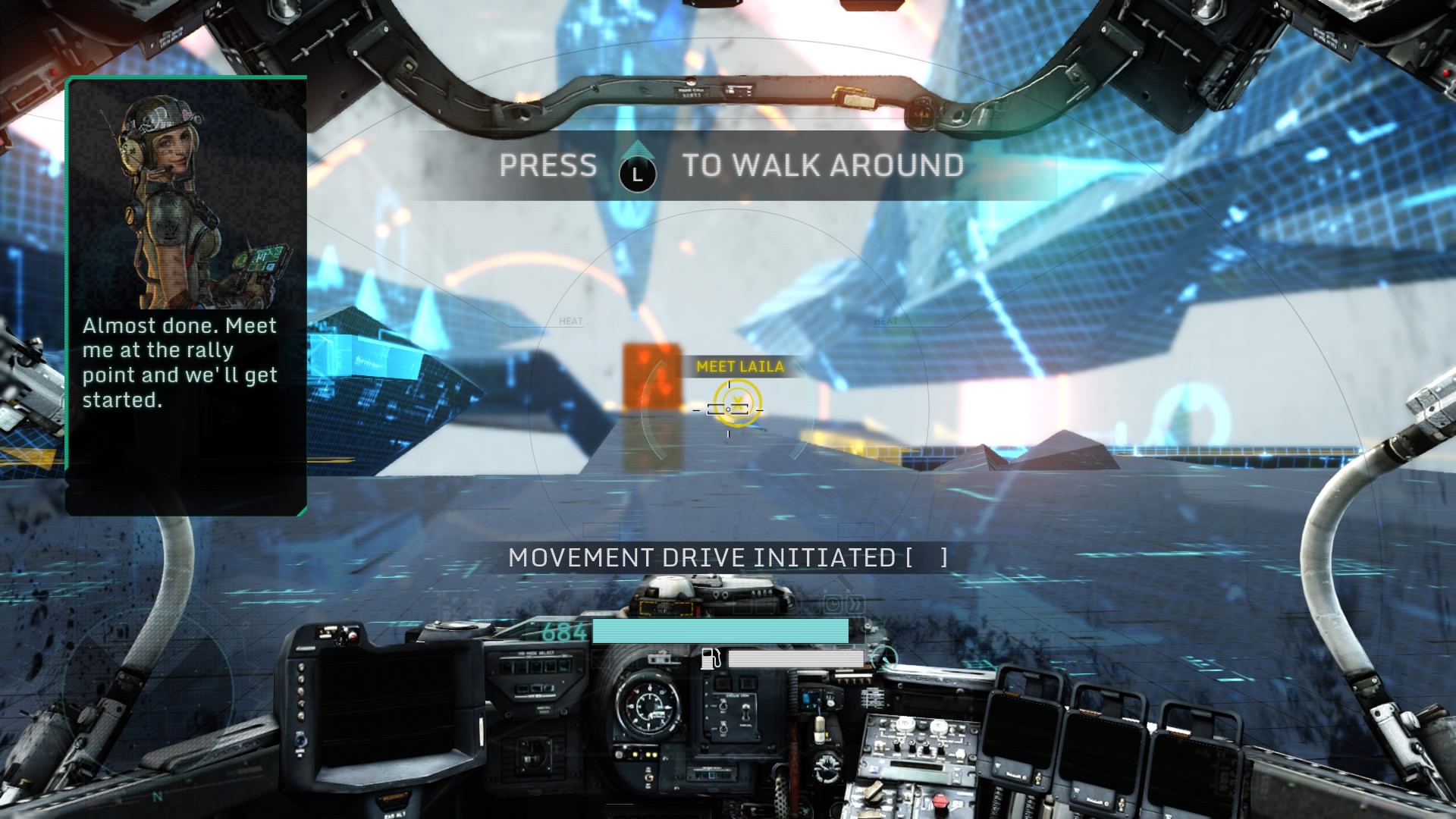This screenshot has height=819, width=1456.
Task: Flip the upper toggle switch on the center panel
Action: pos(723,706)
